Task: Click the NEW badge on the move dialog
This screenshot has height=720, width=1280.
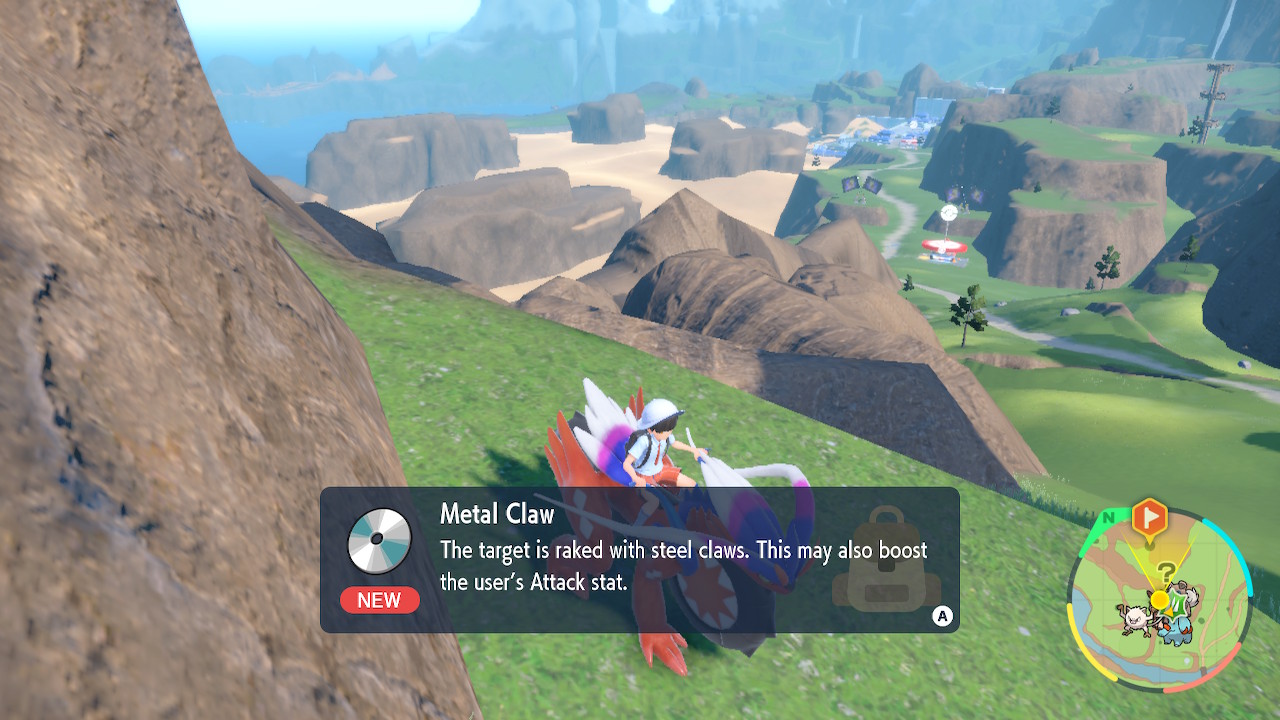Action: coord(379,601)
